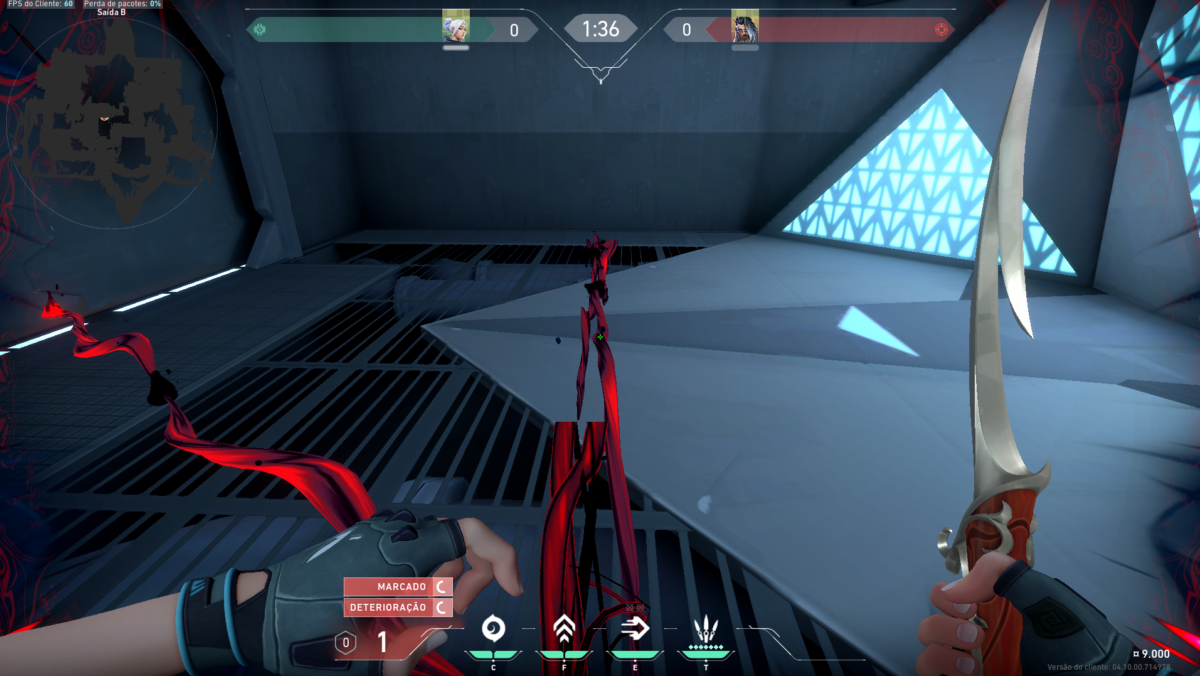Select the white-haired Jett team portrait
The height and width of the screenshot is (676, 1200).
456,29
